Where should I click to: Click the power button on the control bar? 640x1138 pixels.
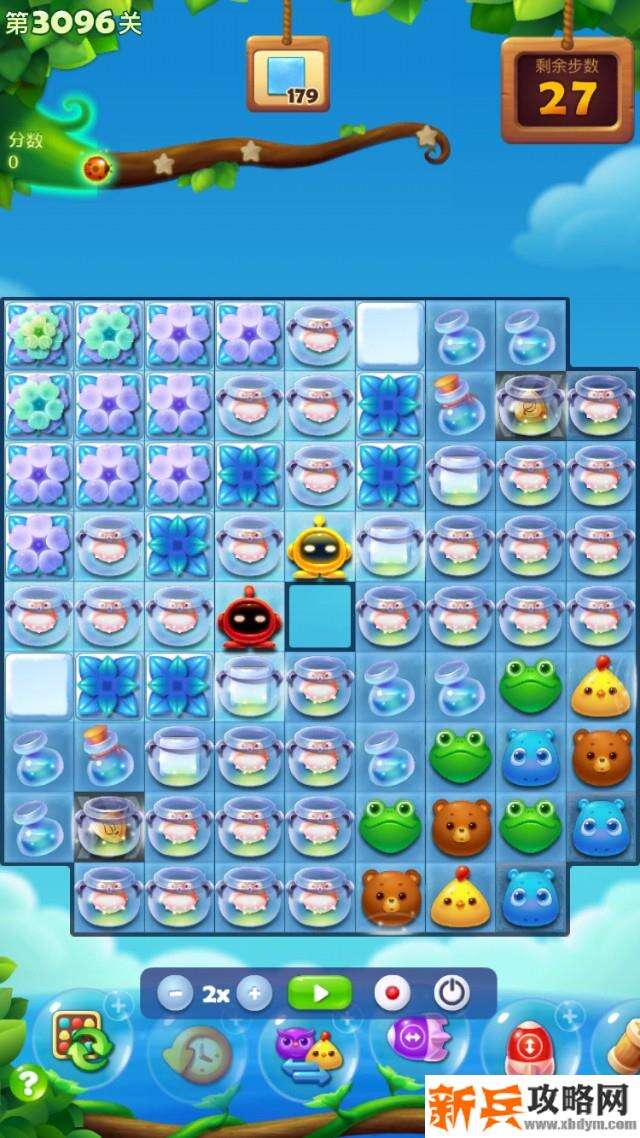[452, 994]
